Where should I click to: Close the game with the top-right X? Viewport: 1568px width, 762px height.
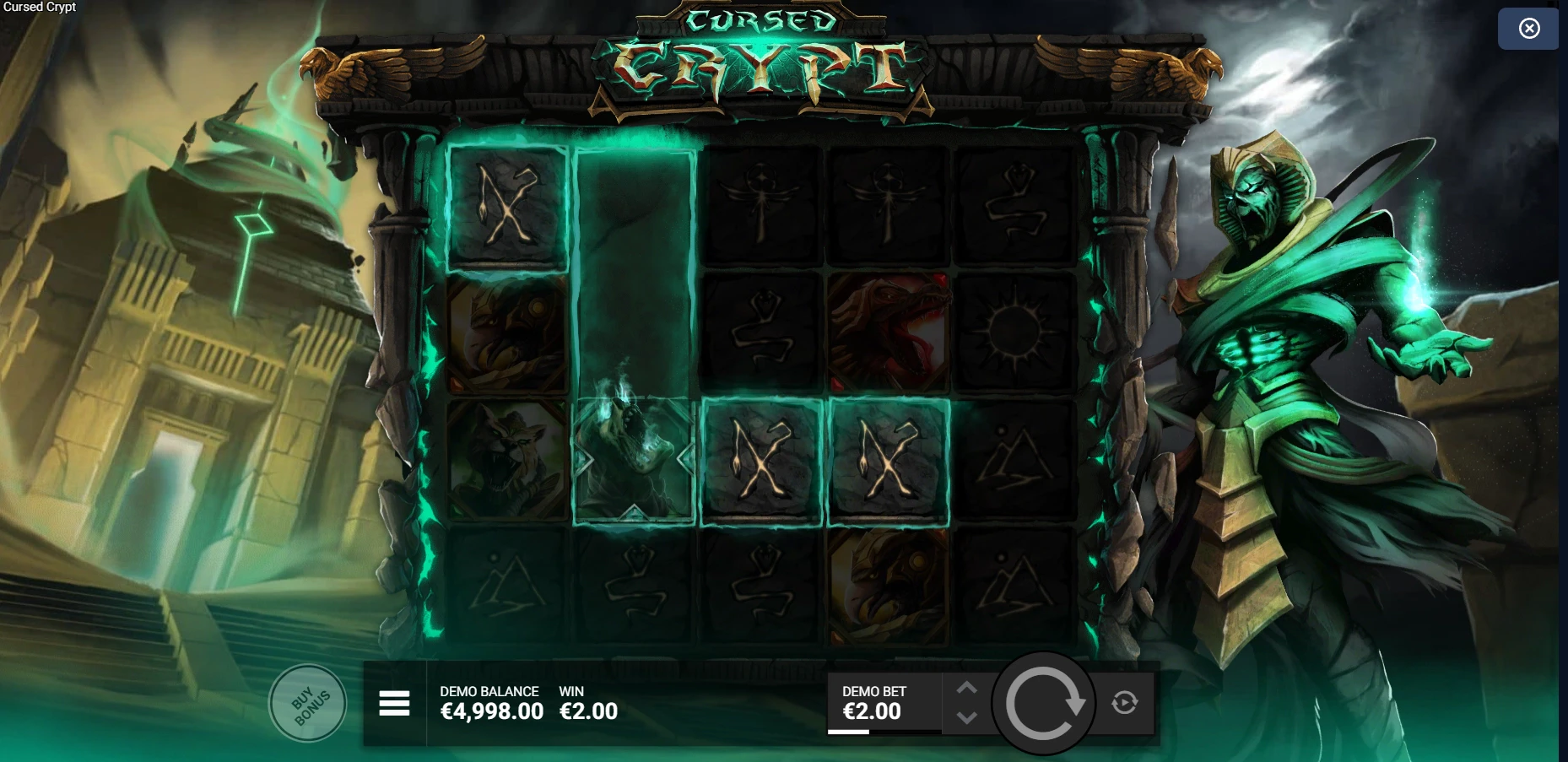(x=1528, y=29)
